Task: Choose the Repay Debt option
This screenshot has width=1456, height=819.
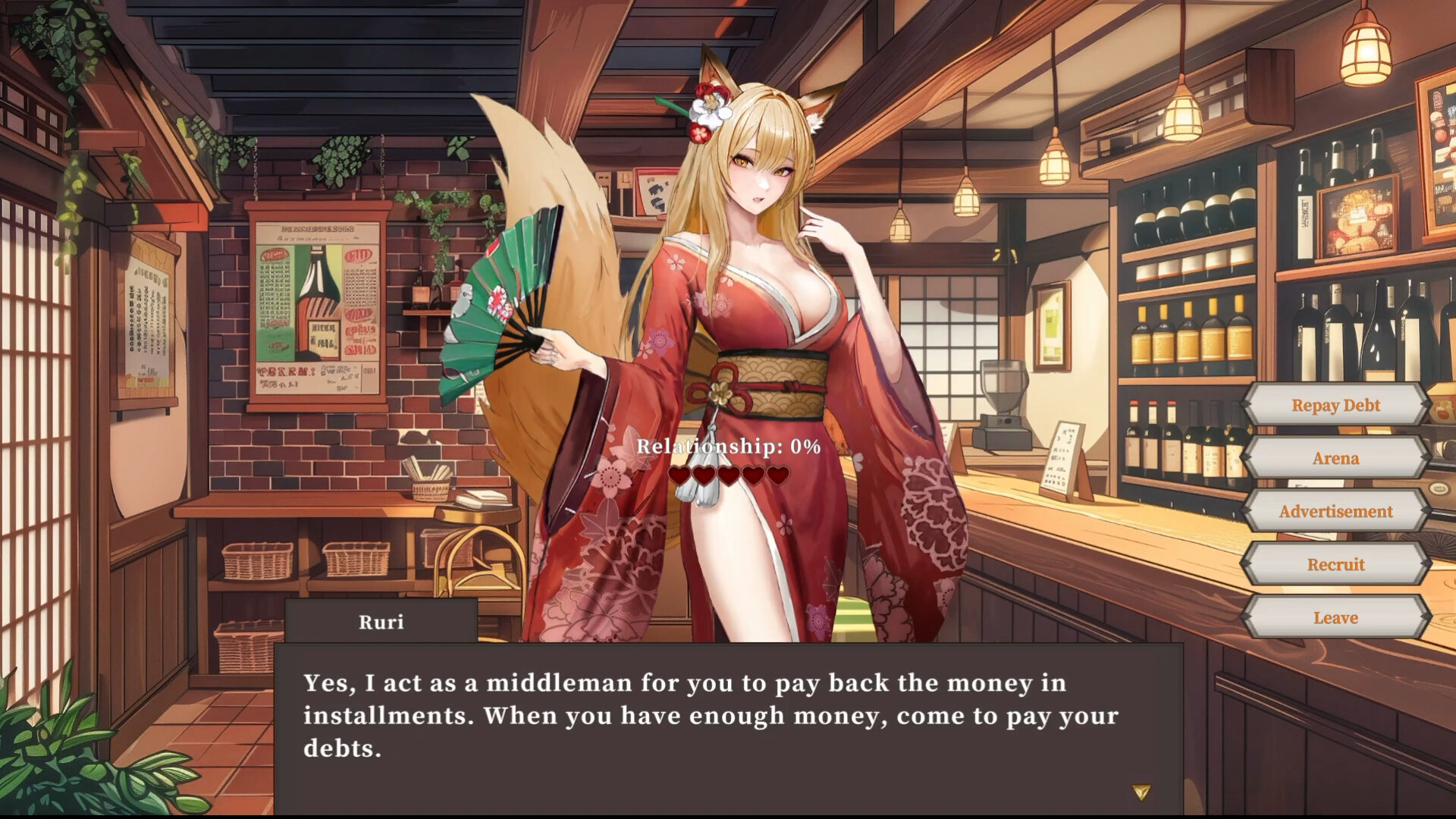Action: click(x=1335, y=405)
